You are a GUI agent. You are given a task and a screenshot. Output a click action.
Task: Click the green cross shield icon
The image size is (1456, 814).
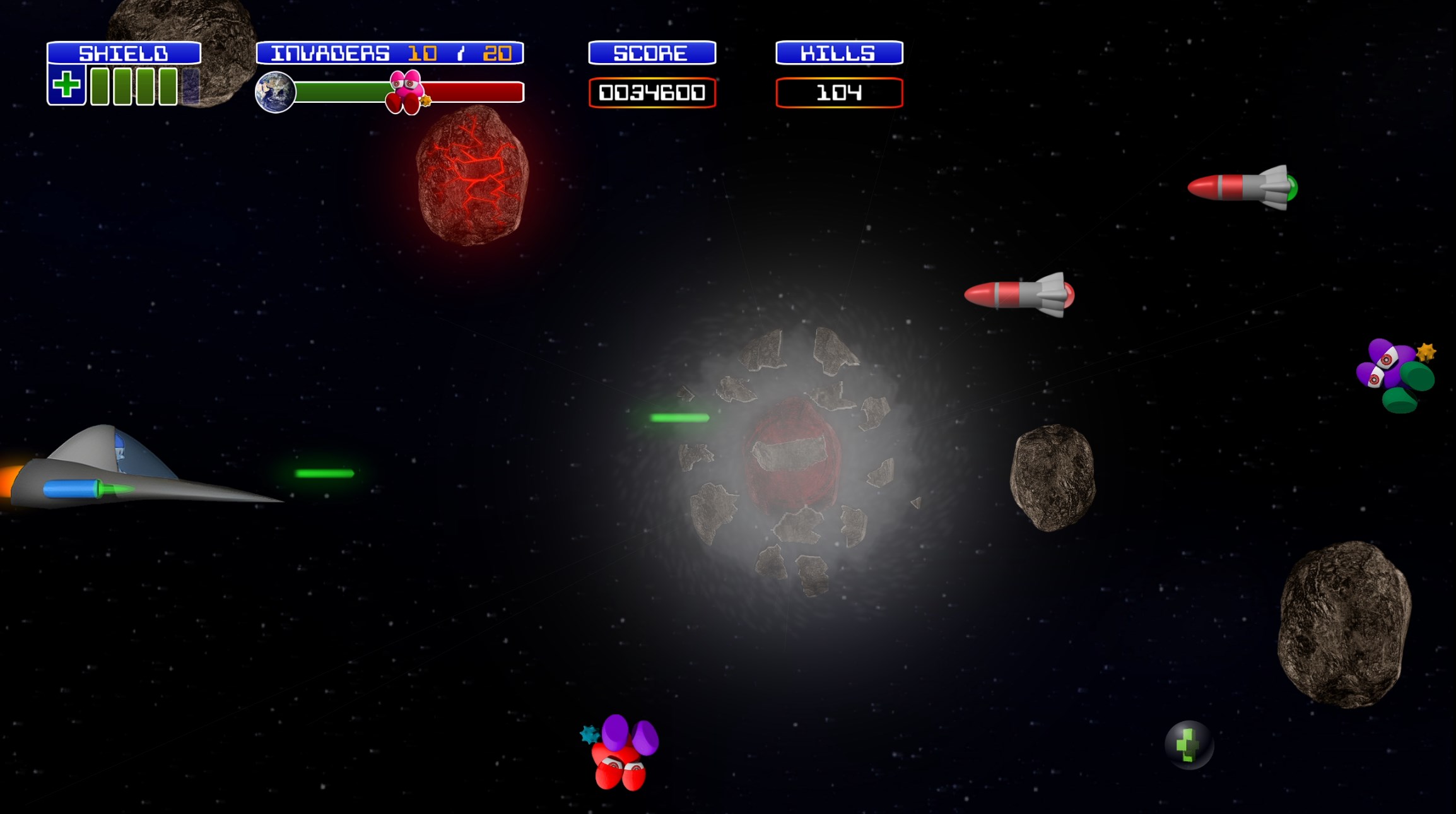coord(67,85)
